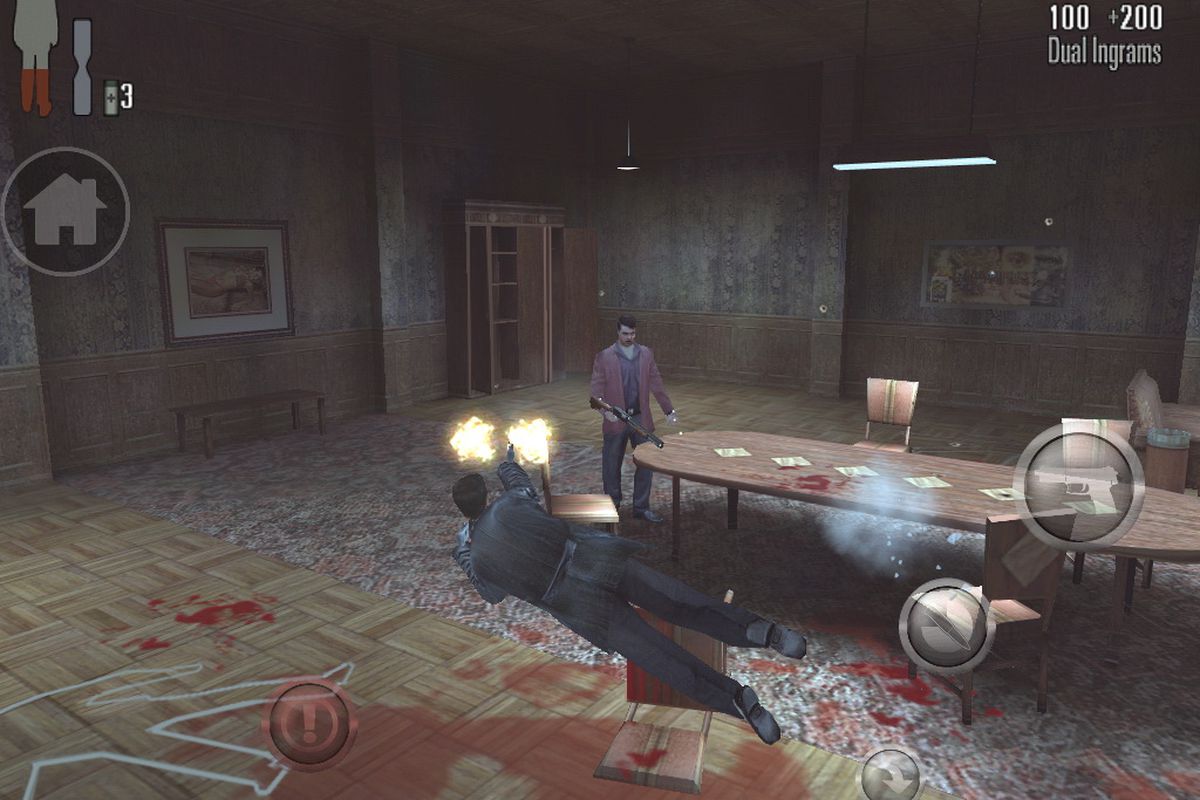Activate bullet time via the hourglass icon
The height and width of the screenshot is (800, 1200).
82,66
